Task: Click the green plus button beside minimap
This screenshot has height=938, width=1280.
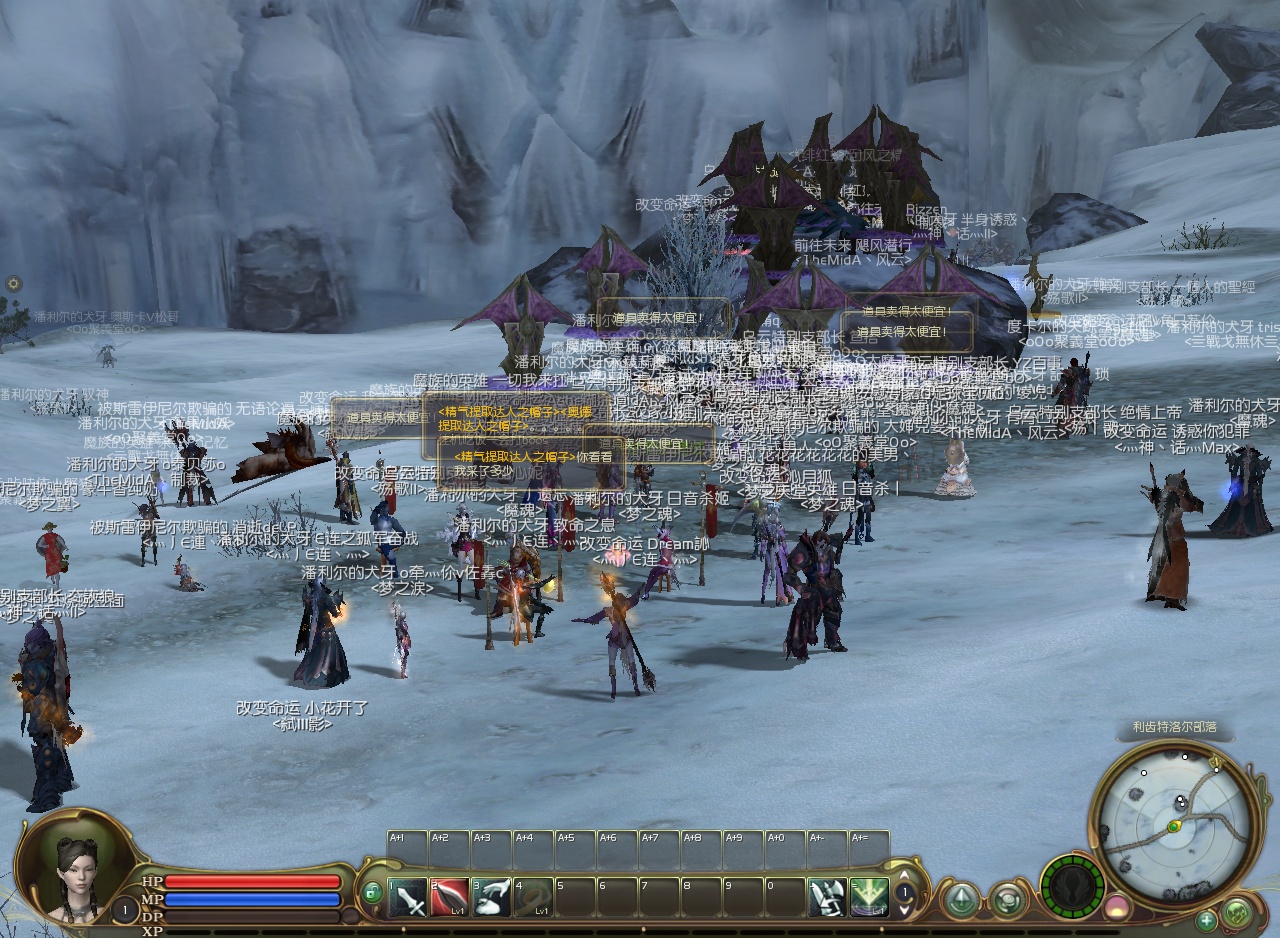Action: click(1207, 920)
